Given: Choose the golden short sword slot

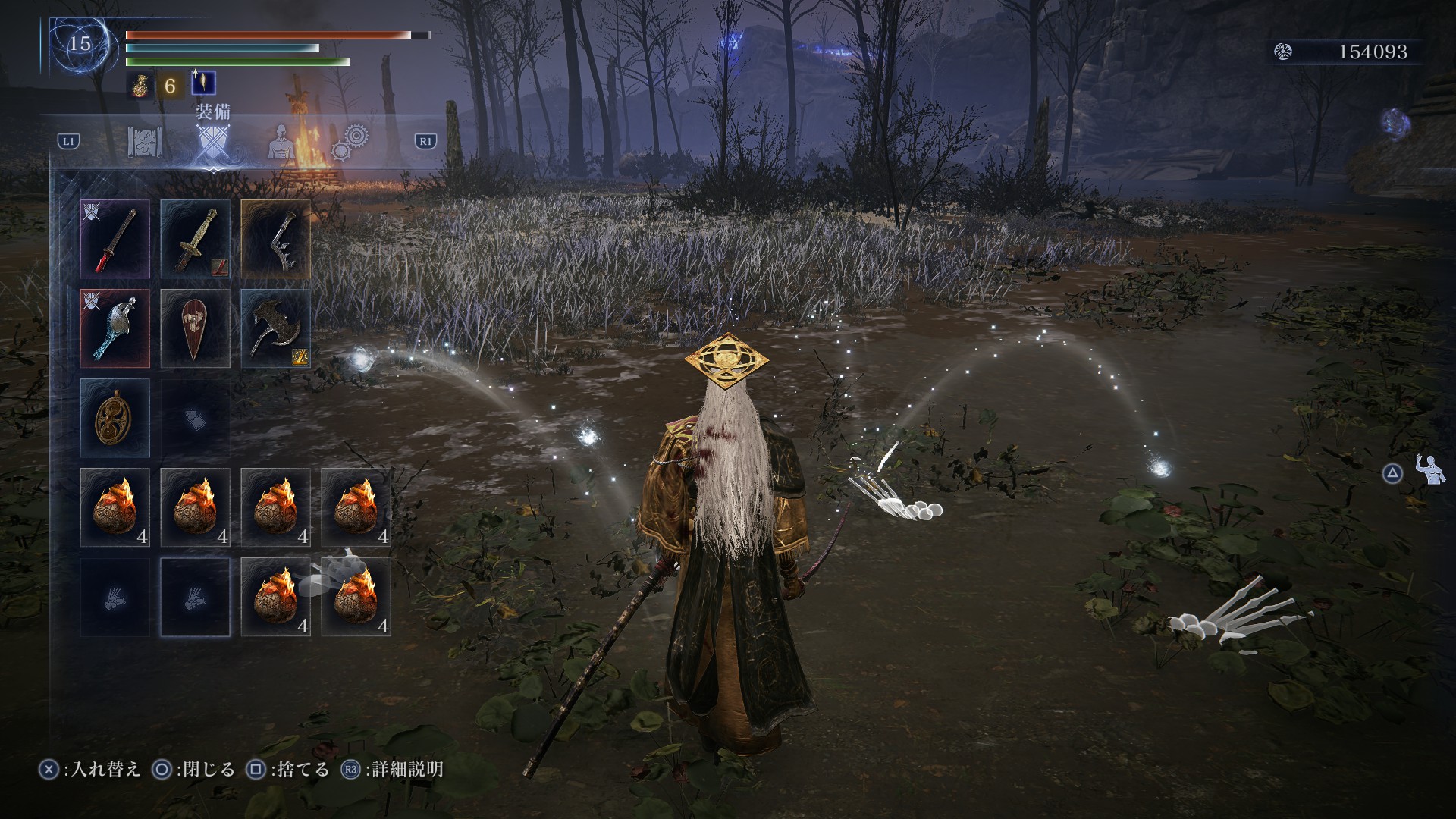Looking at the screenshot, I should [195, 239].
